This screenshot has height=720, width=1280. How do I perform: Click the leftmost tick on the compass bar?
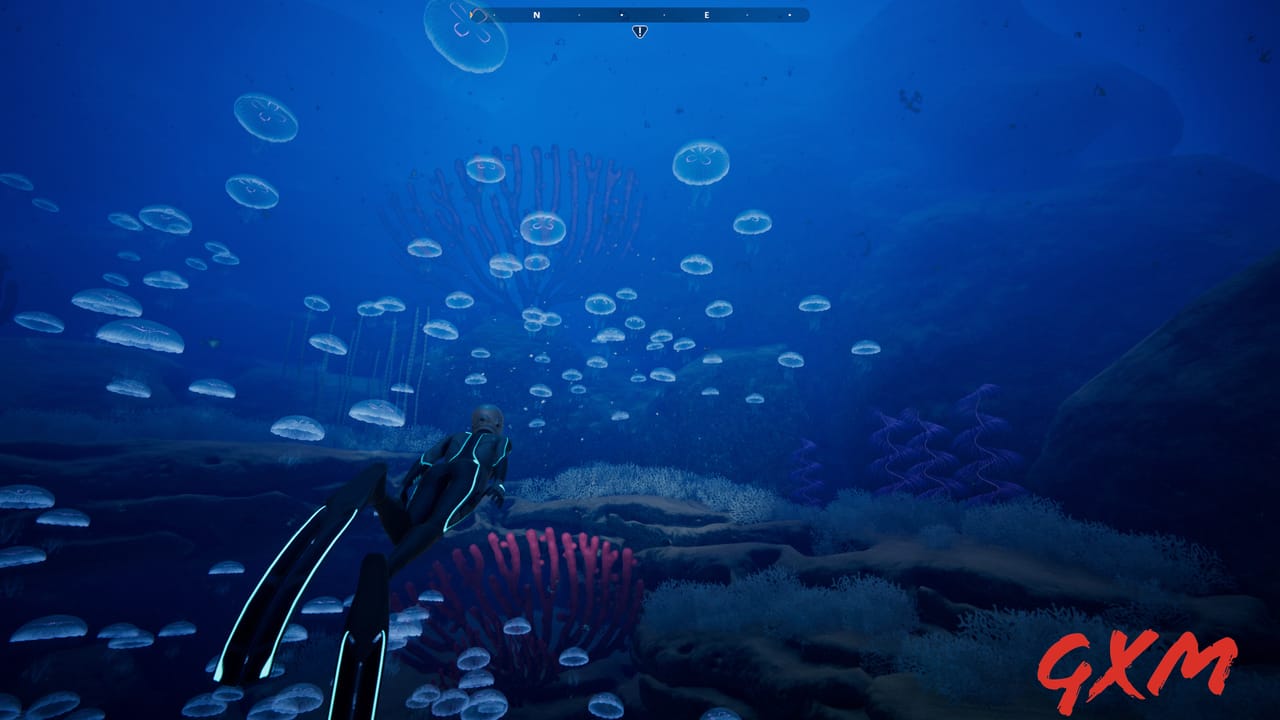(x=493, y=16)
